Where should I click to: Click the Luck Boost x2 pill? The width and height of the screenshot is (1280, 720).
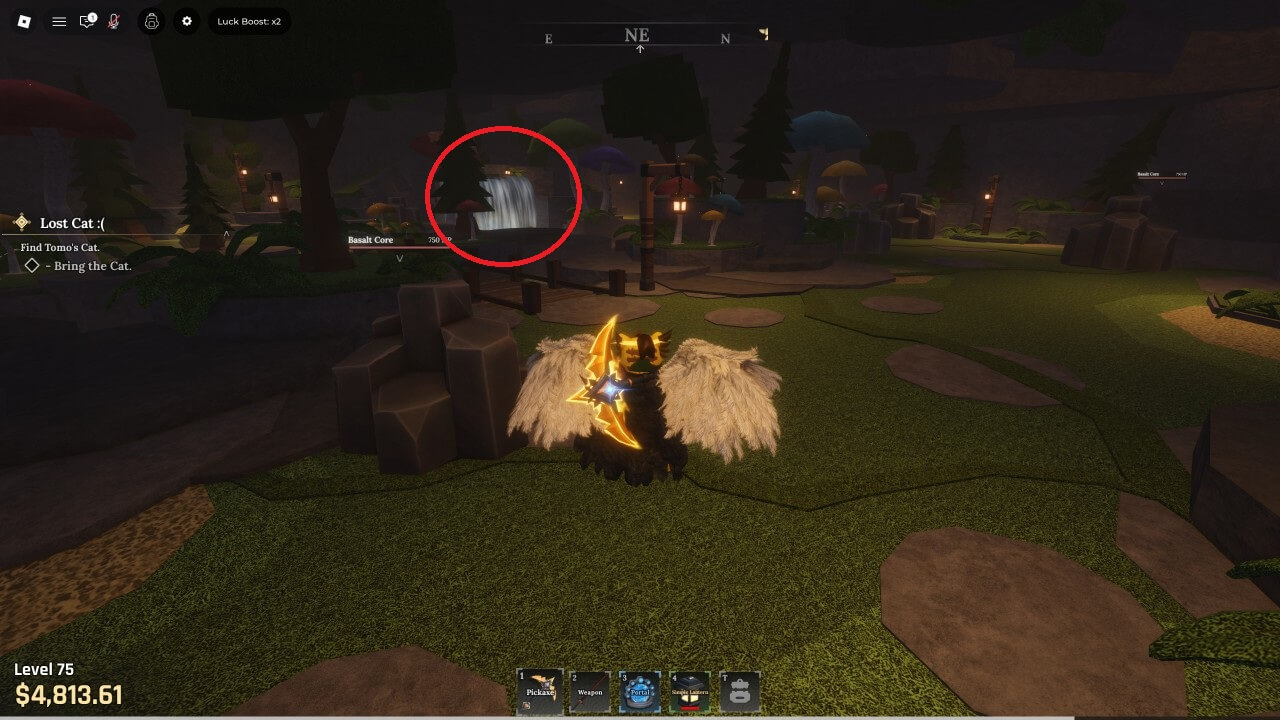[x=249, y=21]
